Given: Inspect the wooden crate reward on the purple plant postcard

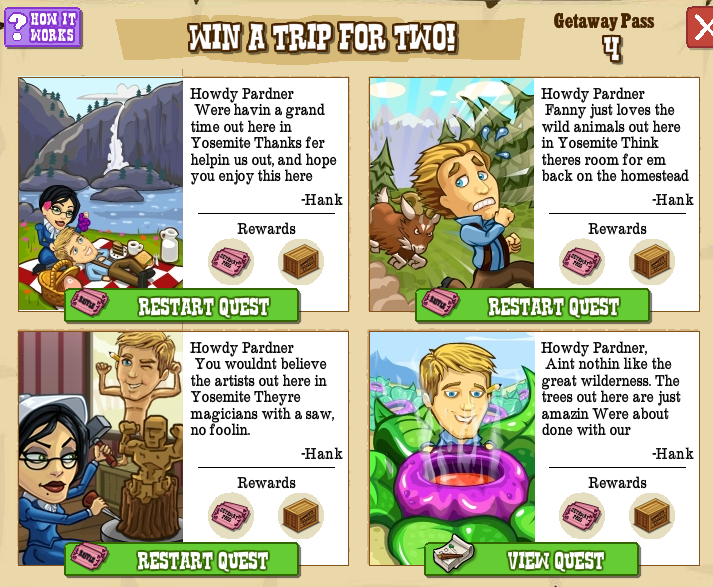Looking at the screenshot, I should (651, 516).
